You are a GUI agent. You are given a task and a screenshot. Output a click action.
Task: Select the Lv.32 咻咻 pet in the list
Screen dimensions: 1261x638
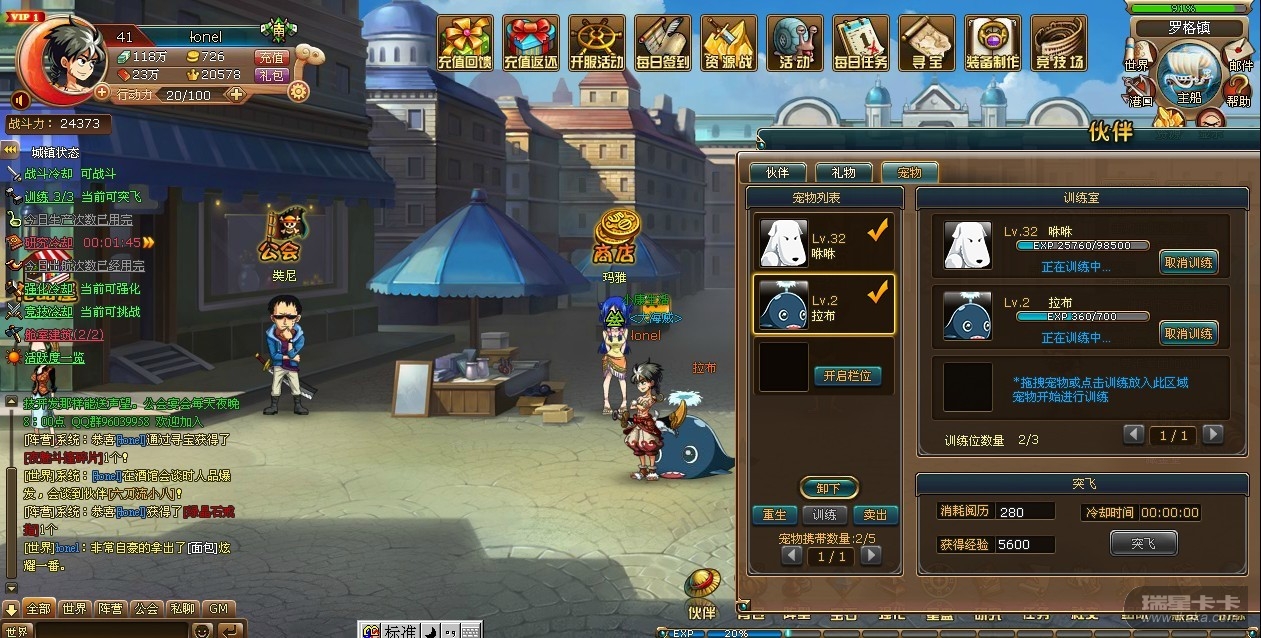click(822, 245)
